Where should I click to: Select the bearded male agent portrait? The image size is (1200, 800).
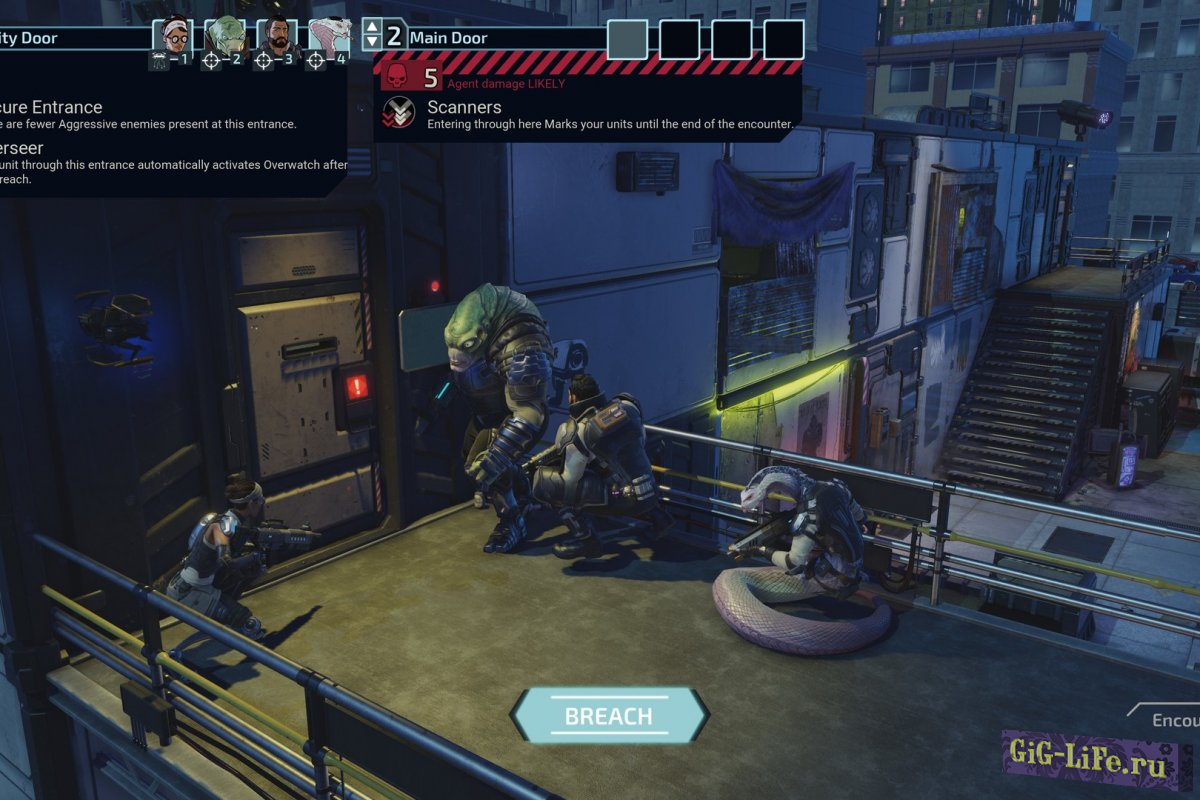tap(277, 37)
